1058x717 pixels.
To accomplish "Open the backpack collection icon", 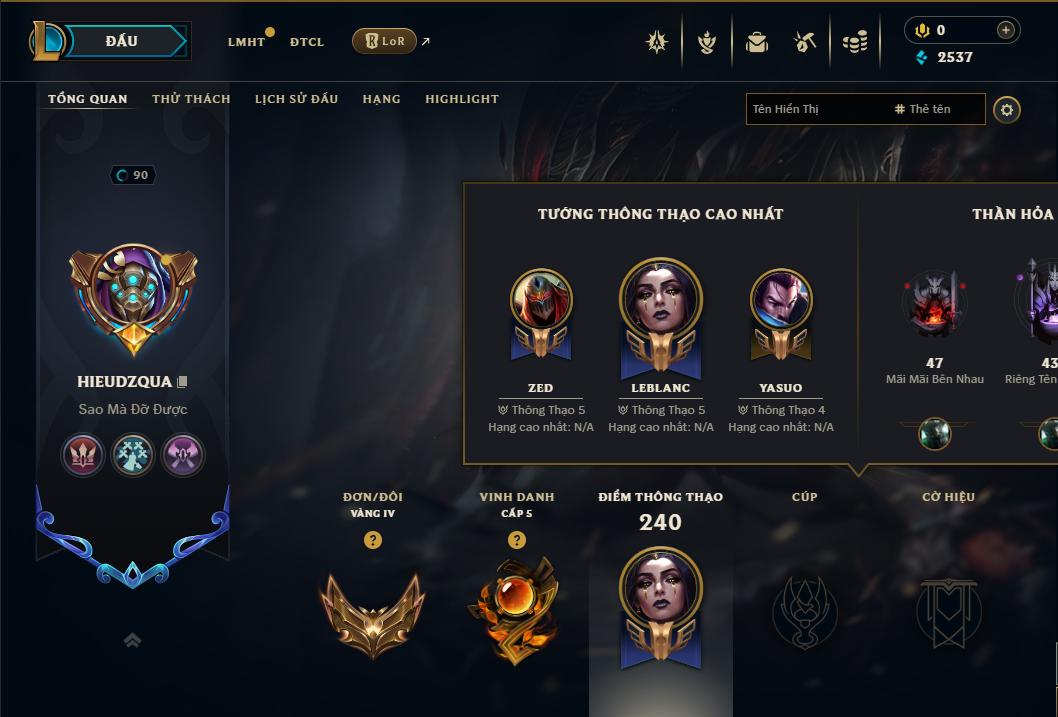I will (x=757, y=42).
